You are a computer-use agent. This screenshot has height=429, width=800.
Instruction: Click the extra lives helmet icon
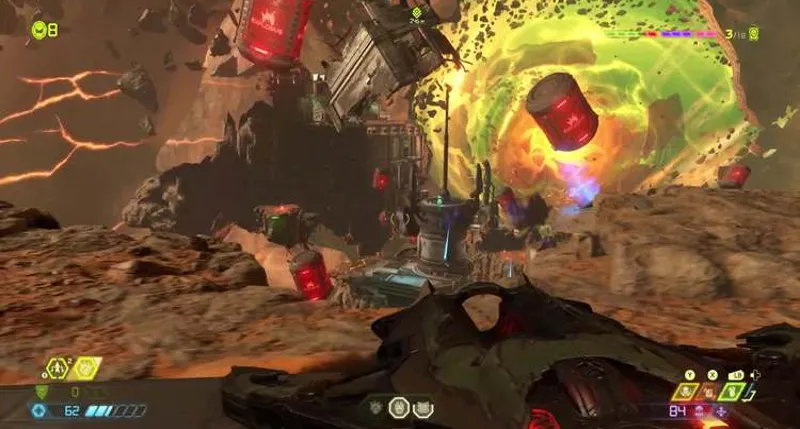[38, 29]
